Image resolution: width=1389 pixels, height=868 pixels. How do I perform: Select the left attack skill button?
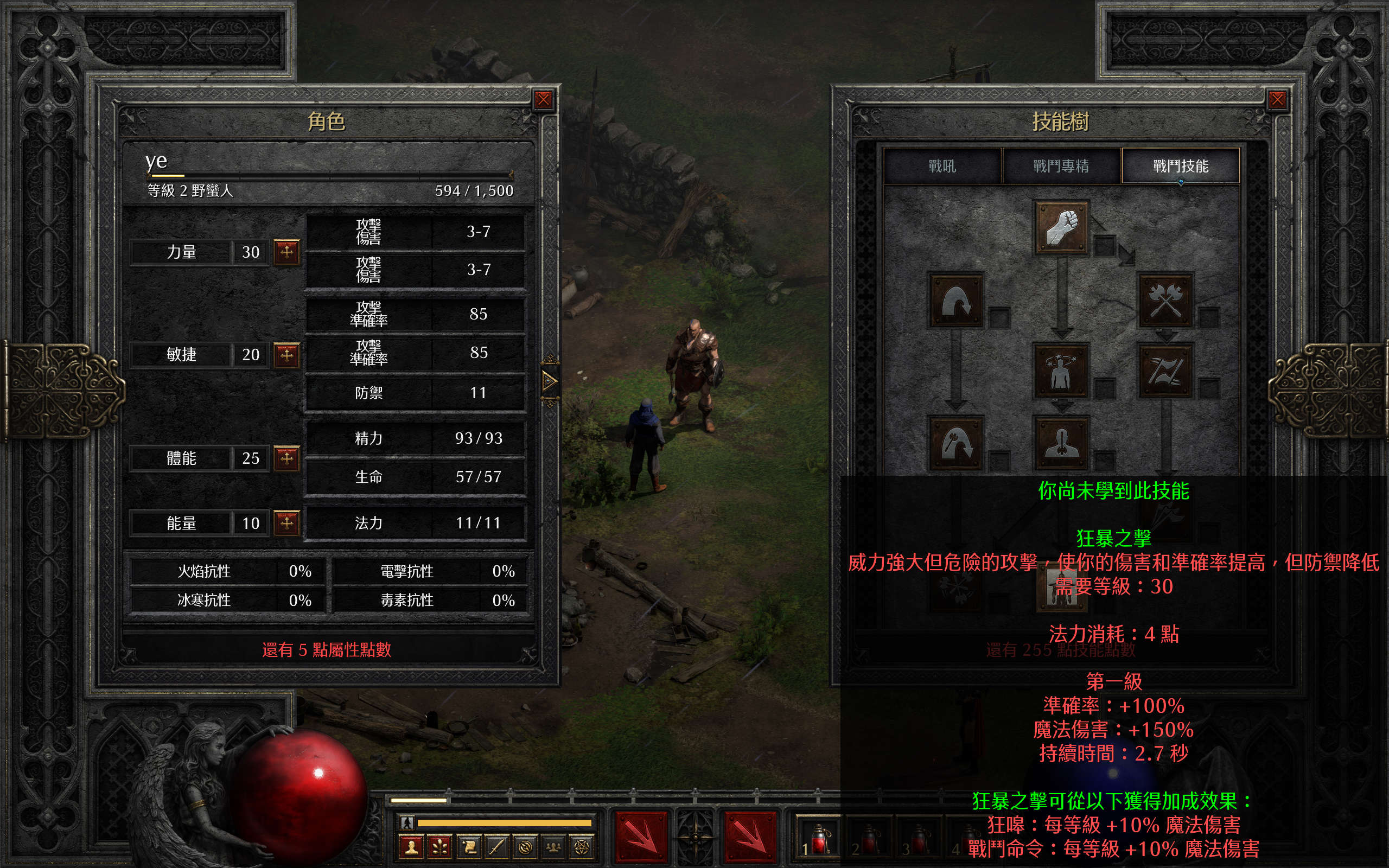pyautogui.click(x=641, y=838)
